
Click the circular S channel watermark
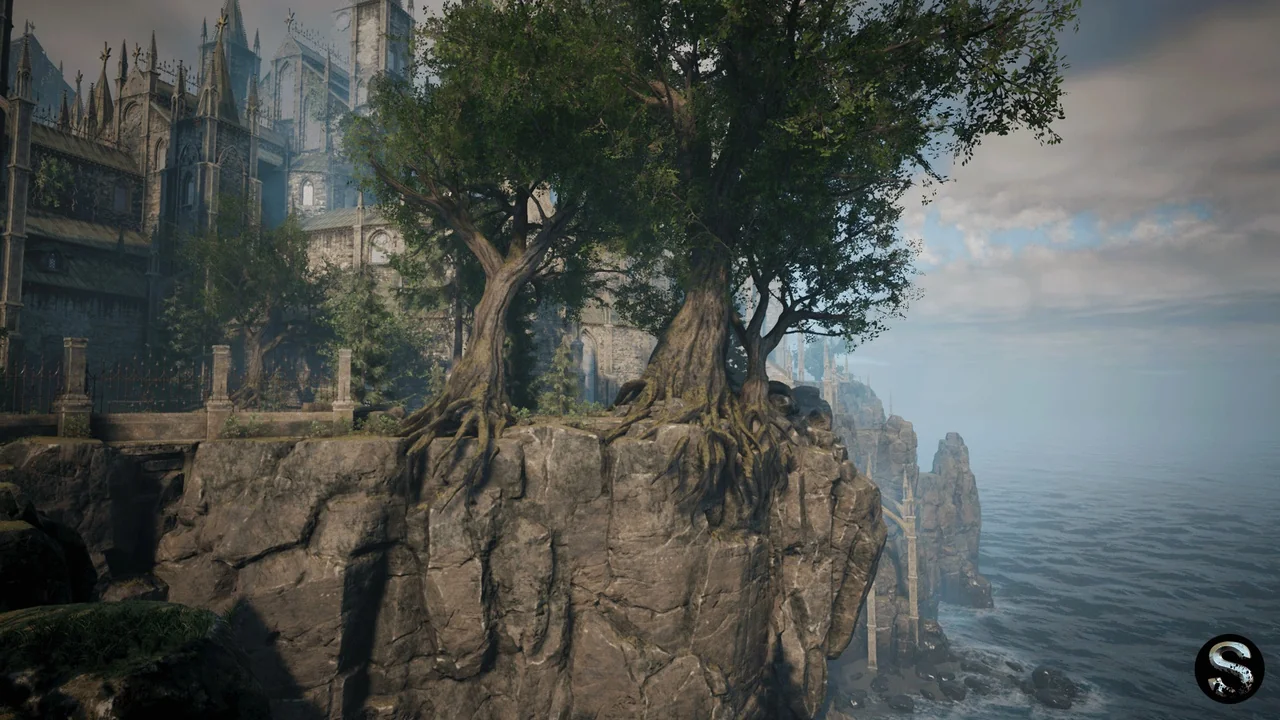coord(1229,669)
